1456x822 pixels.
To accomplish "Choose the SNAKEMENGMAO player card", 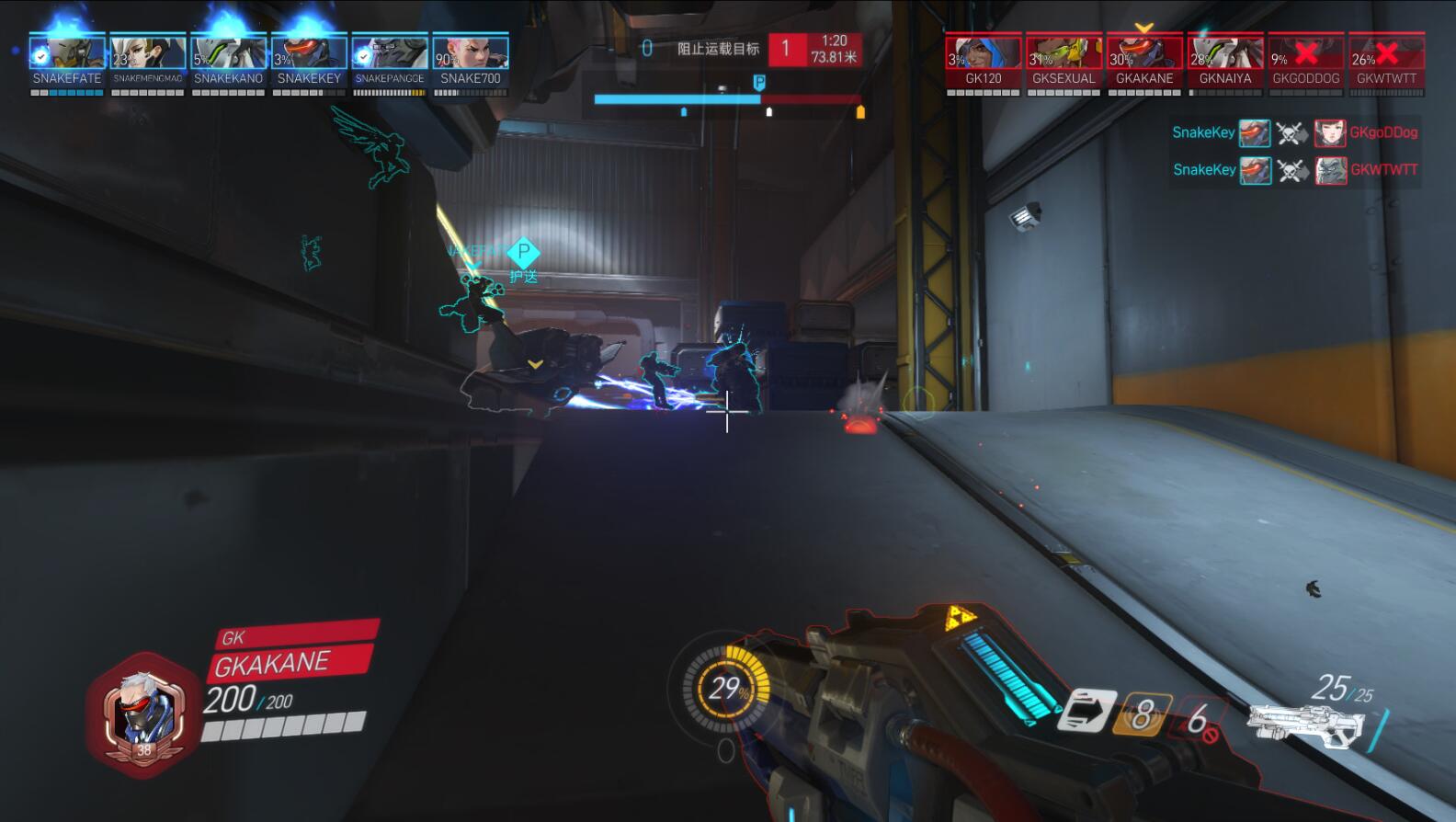I will pos(148,53).
